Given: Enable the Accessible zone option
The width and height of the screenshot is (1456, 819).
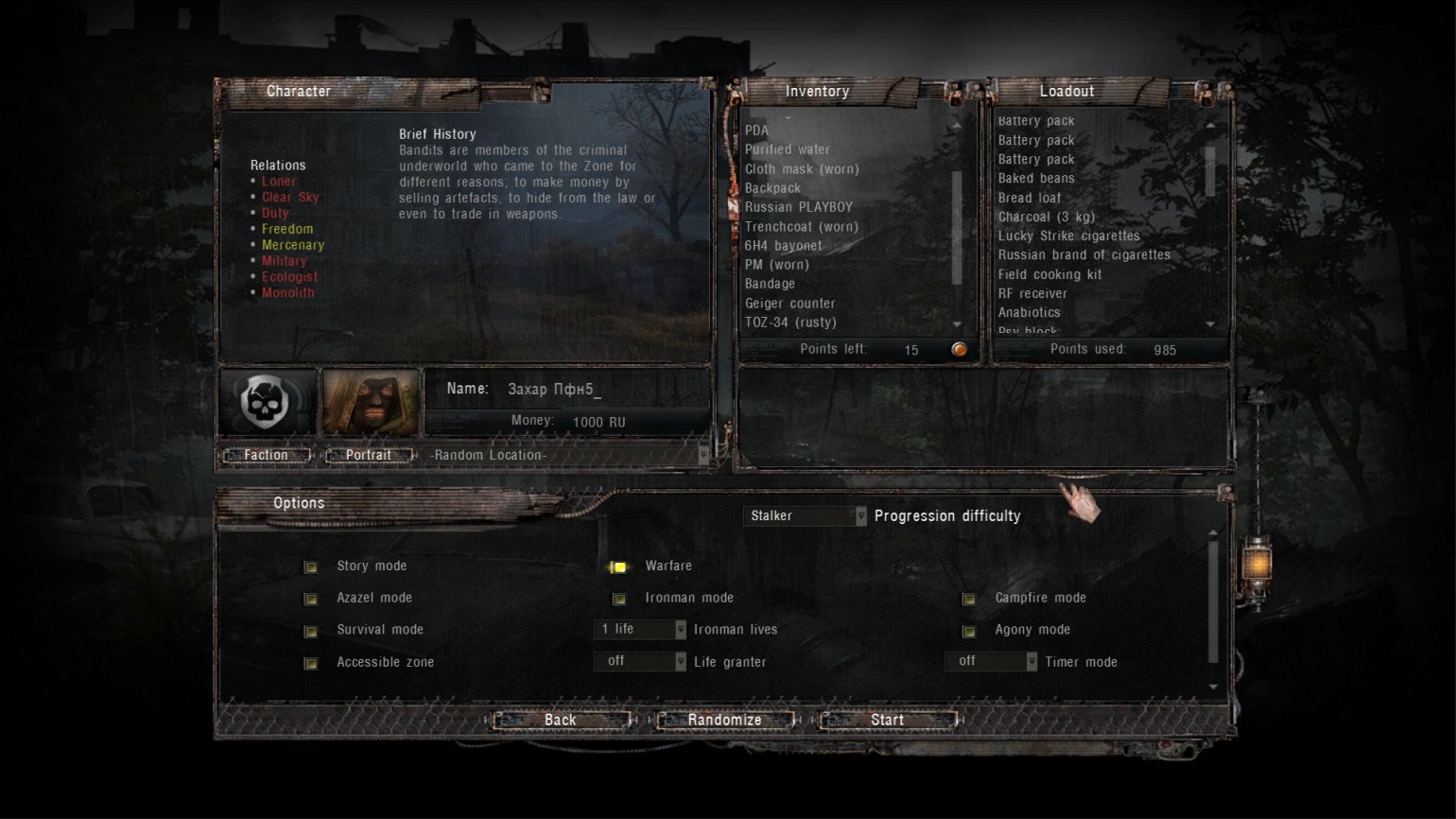Looking at the screenshot, I should tap(311, 663).
